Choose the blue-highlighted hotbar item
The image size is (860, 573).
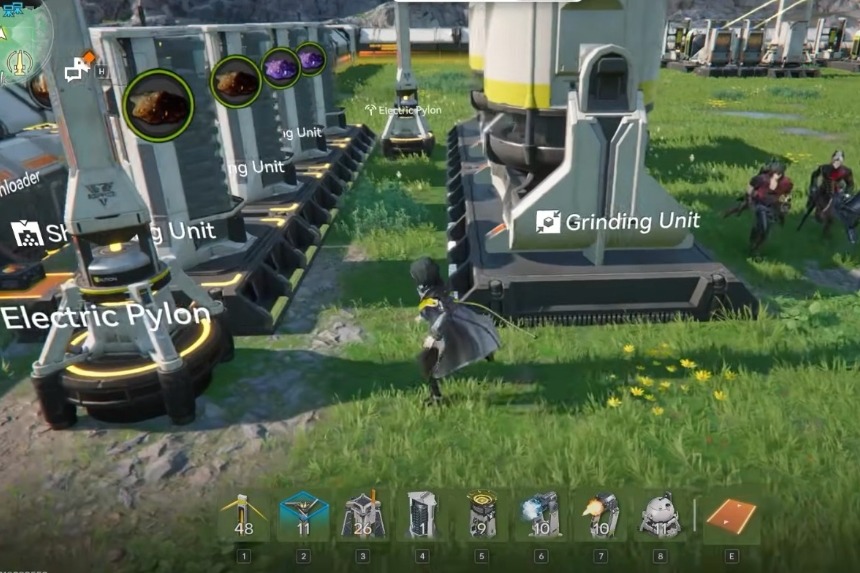click(303, 517)
